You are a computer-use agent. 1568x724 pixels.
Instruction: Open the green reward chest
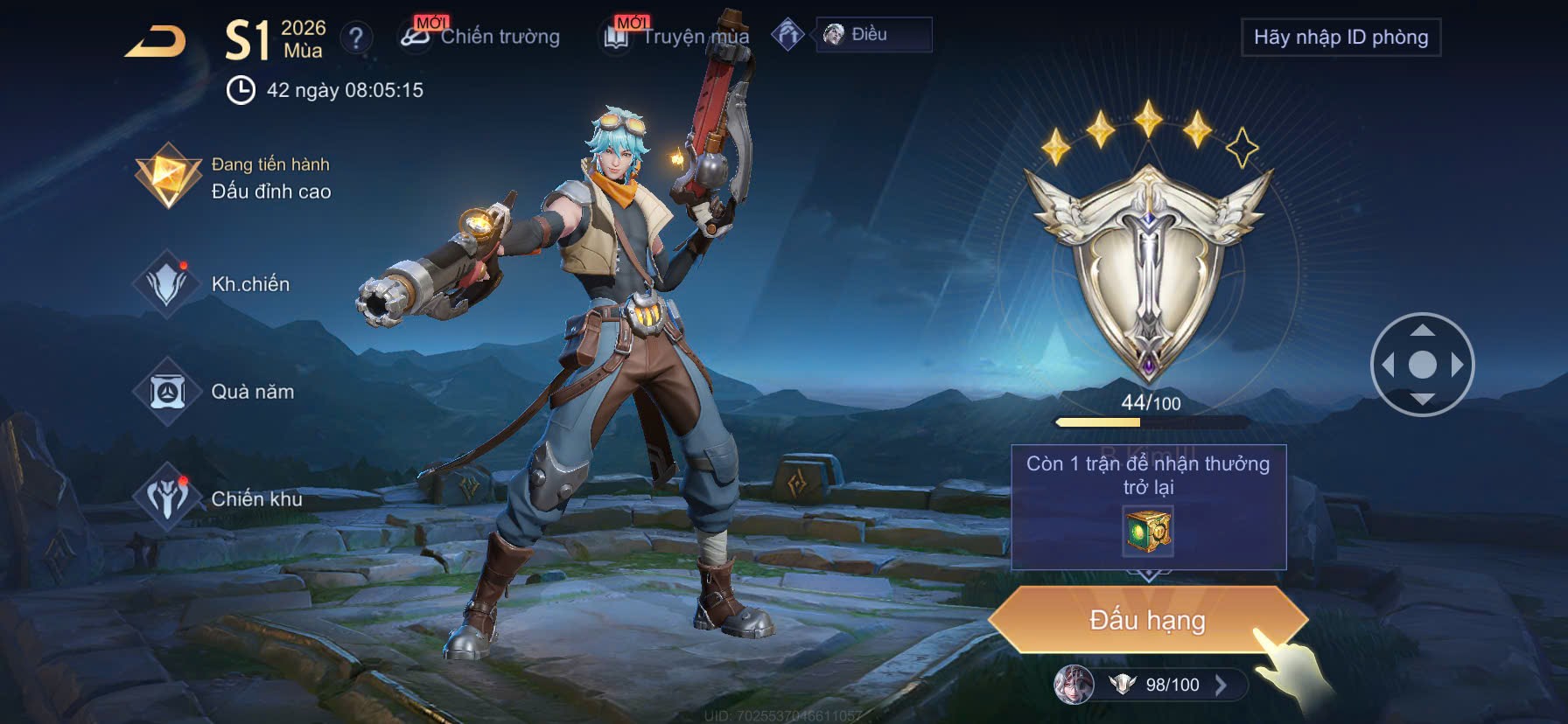click(1148, 531)
